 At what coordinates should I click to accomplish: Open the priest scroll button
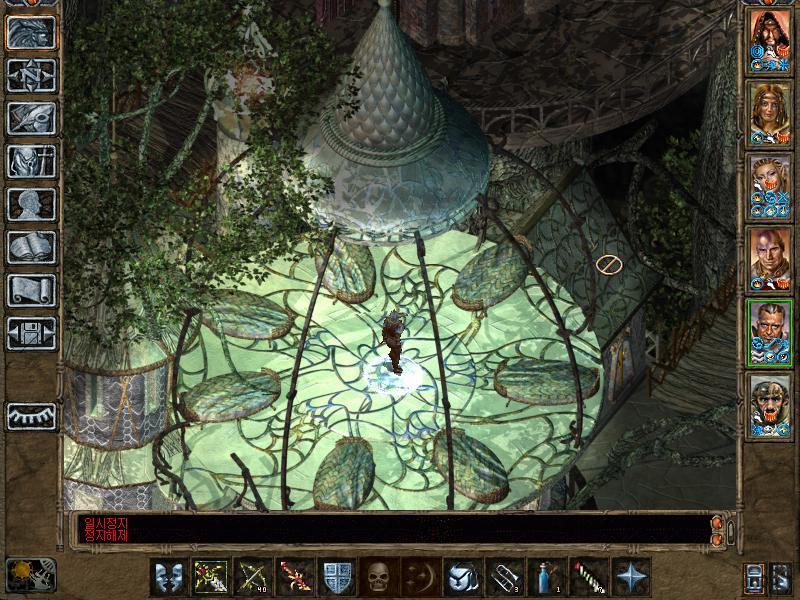pos(30,289)
